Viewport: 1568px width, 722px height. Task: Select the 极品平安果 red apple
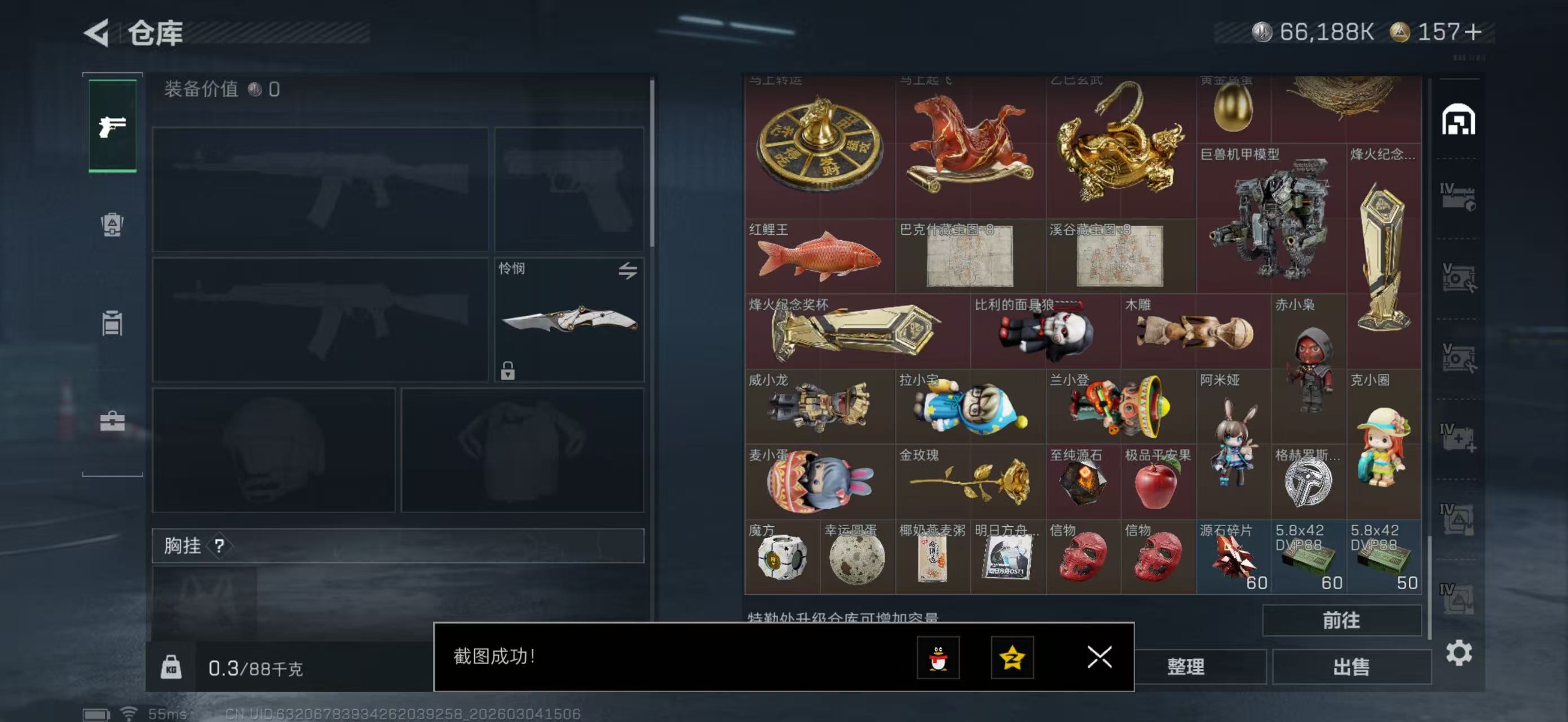(1158, 484)
